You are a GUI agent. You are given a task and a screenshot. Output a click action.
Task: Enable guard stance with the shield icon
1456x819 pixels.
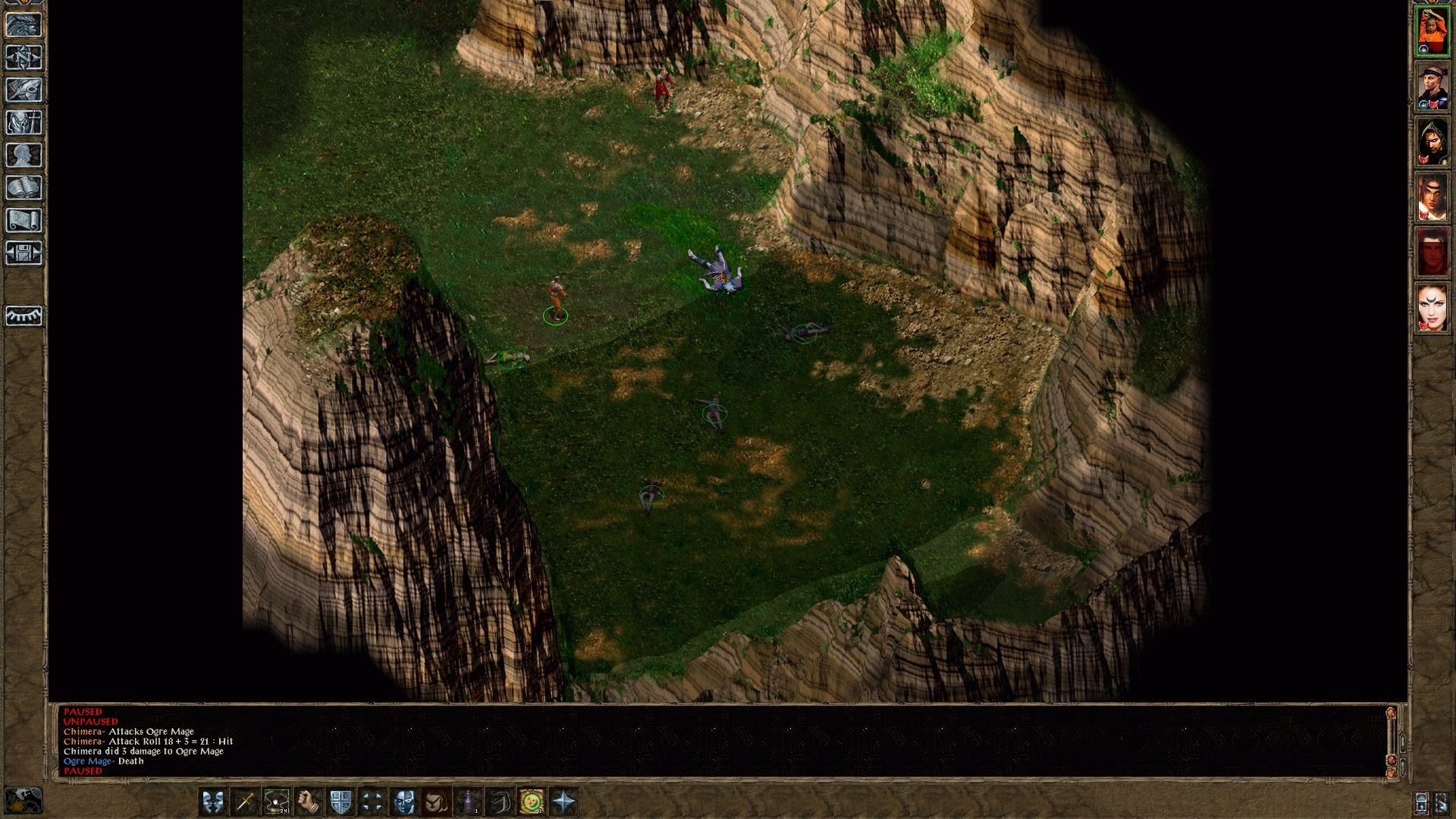pos(340,800)
